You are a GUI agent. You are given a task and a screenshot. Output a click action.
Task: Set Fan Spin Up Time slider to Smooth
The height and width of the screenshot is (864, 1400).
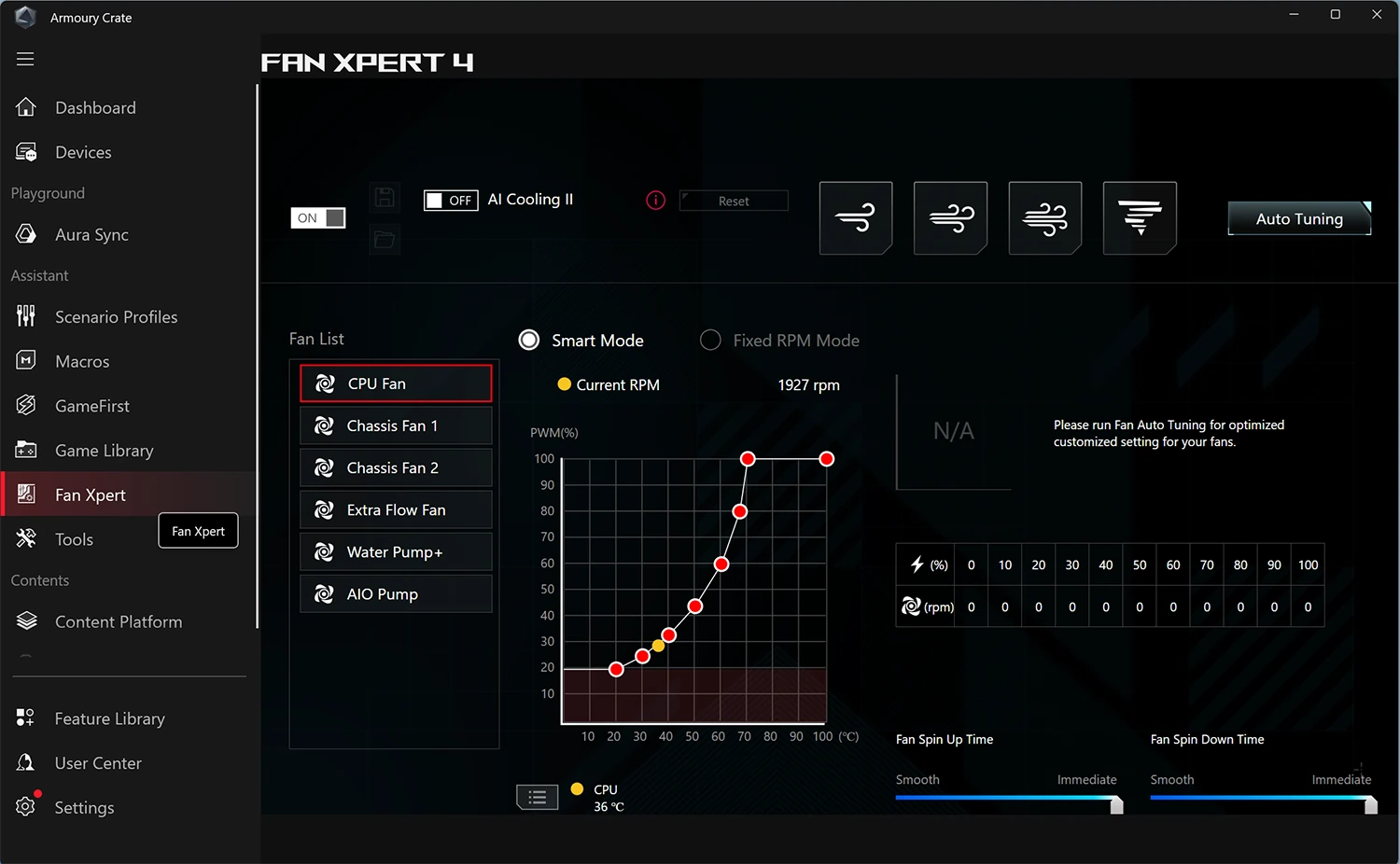(x=899, y=803)
